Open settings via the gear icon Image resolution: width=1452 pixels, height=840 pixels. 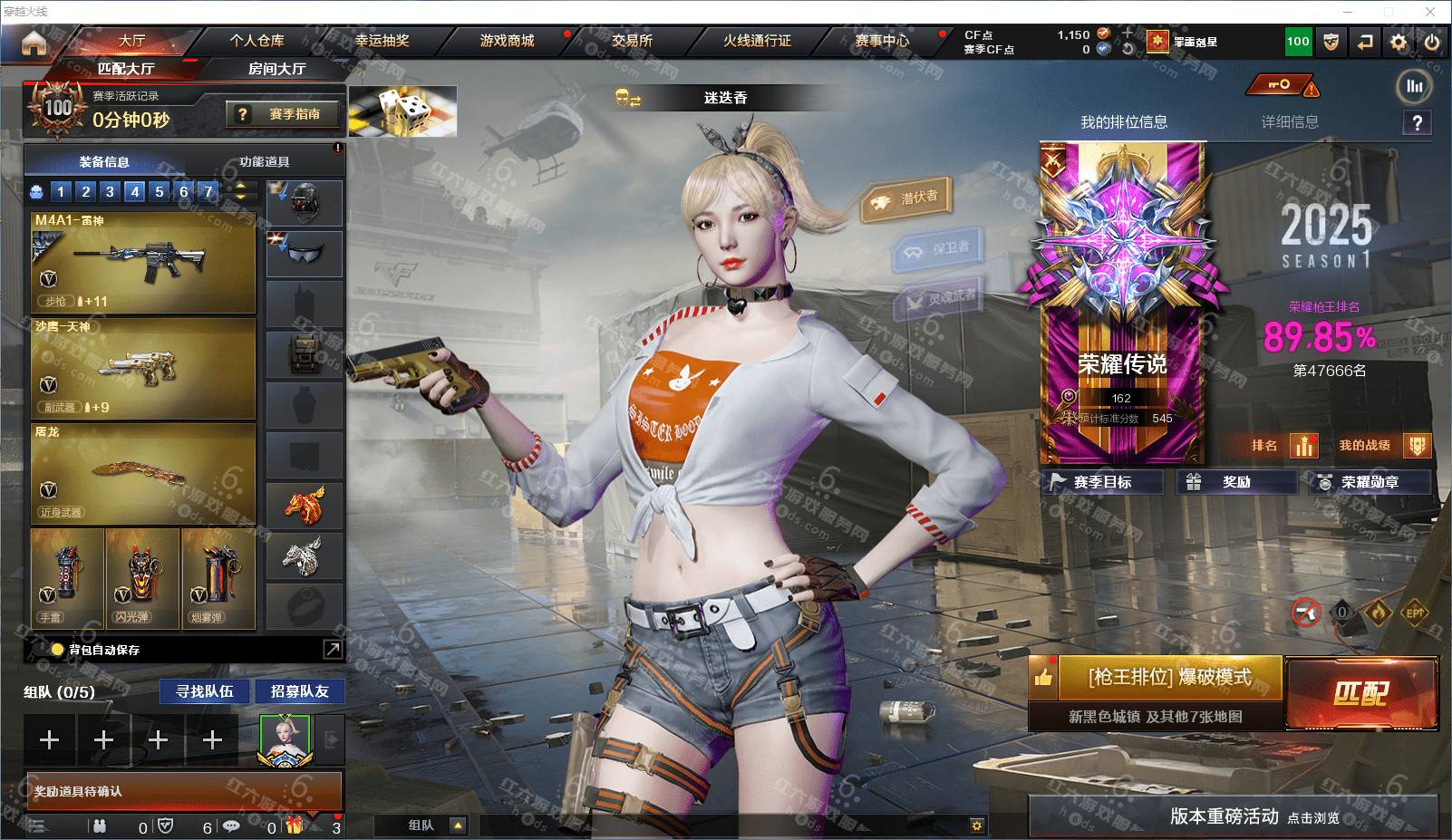tap(1399, 42)
